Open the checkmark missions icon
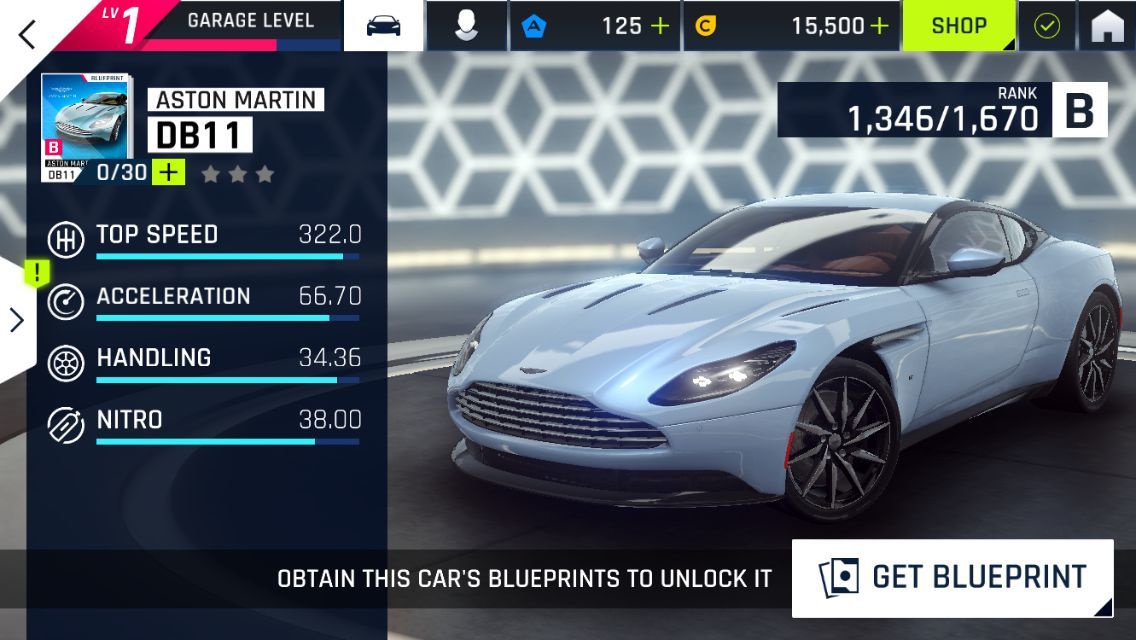This screenshot has width=1136, height=640. tap(1046, 26)
